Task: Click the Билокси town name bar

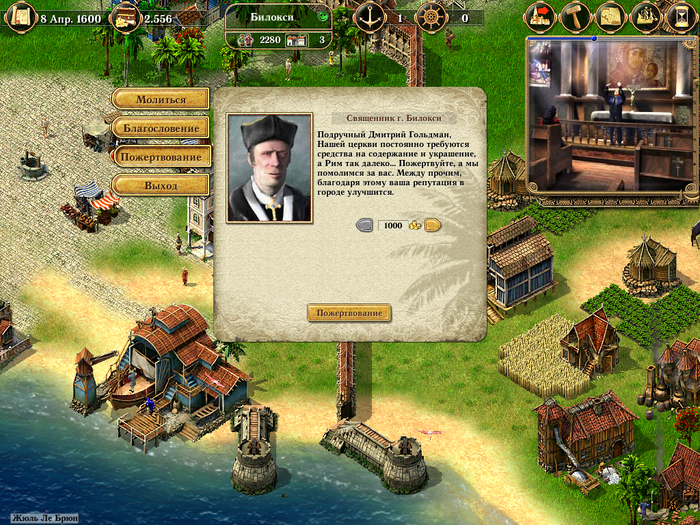Action: click(x=284, y=17)
